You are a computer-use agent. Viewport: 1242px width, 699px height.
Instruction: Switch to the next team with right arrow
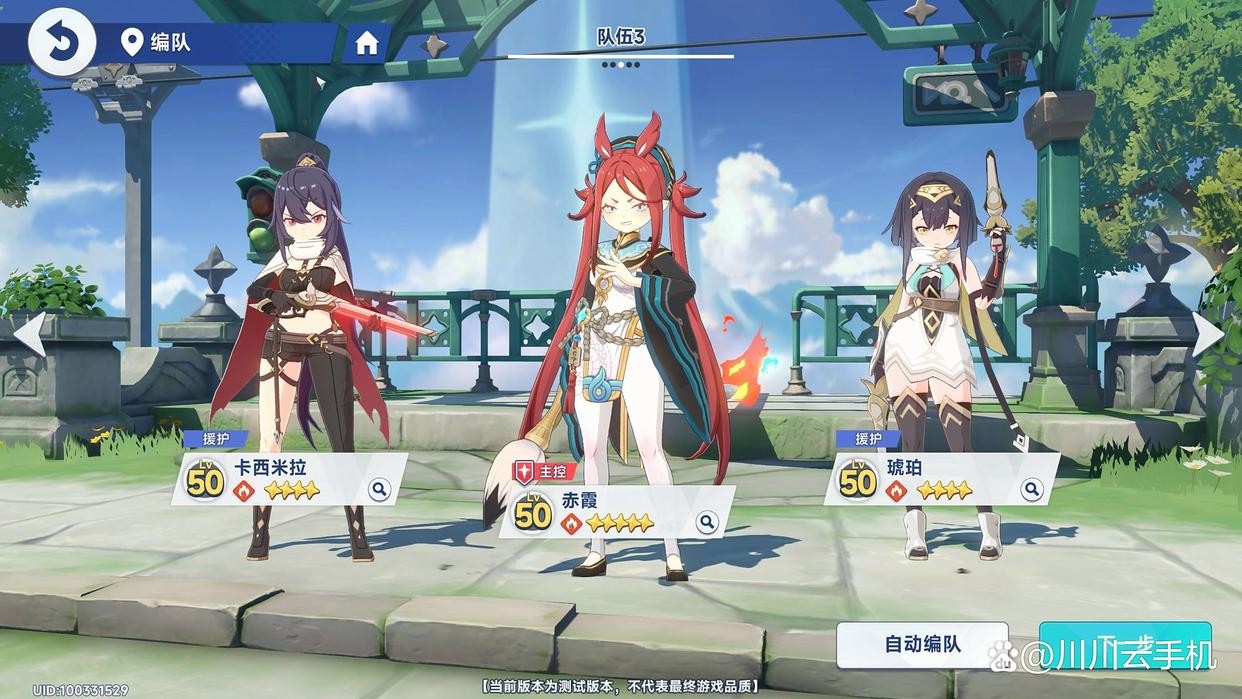[x=1209, y=333]
